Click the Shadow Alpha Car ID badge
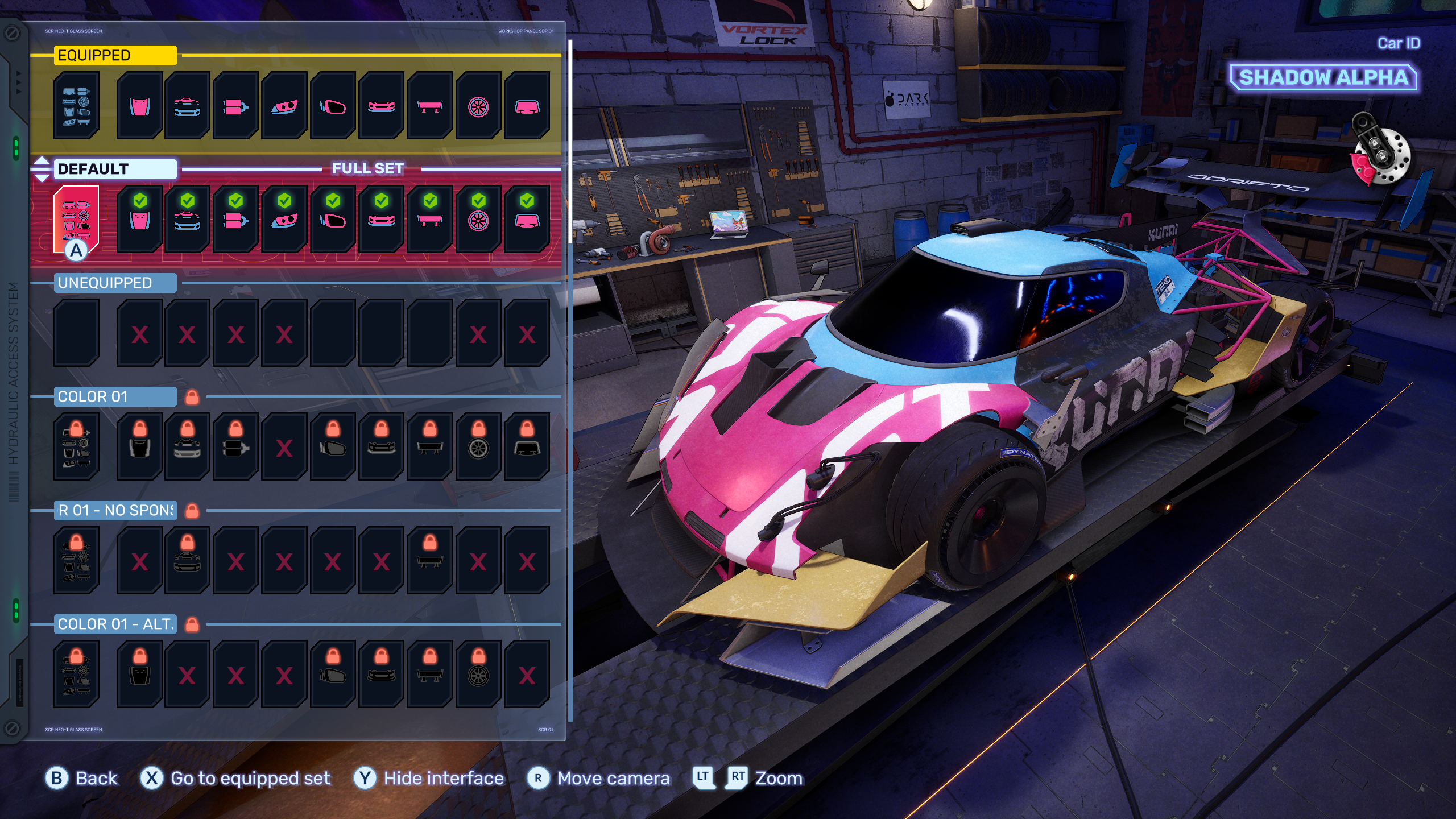 [1323, 77]
